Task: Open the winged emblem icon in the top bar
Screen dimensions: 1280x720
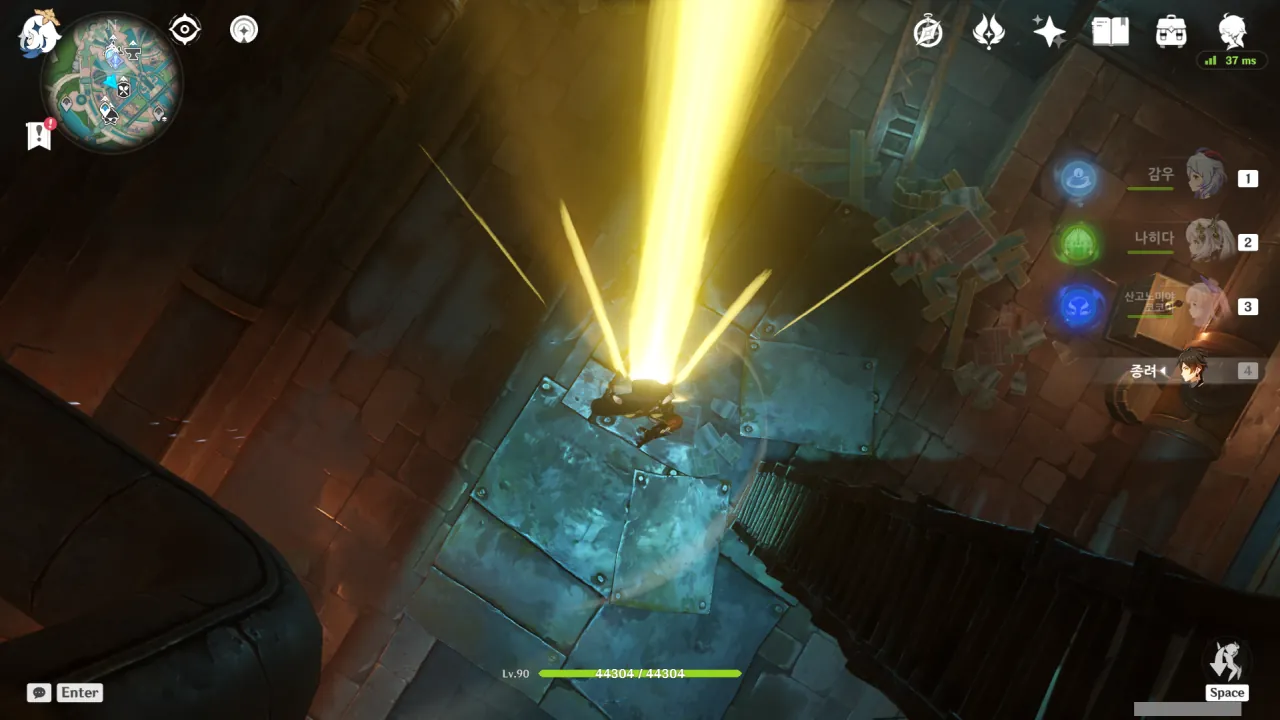Action: click(988, 32)
